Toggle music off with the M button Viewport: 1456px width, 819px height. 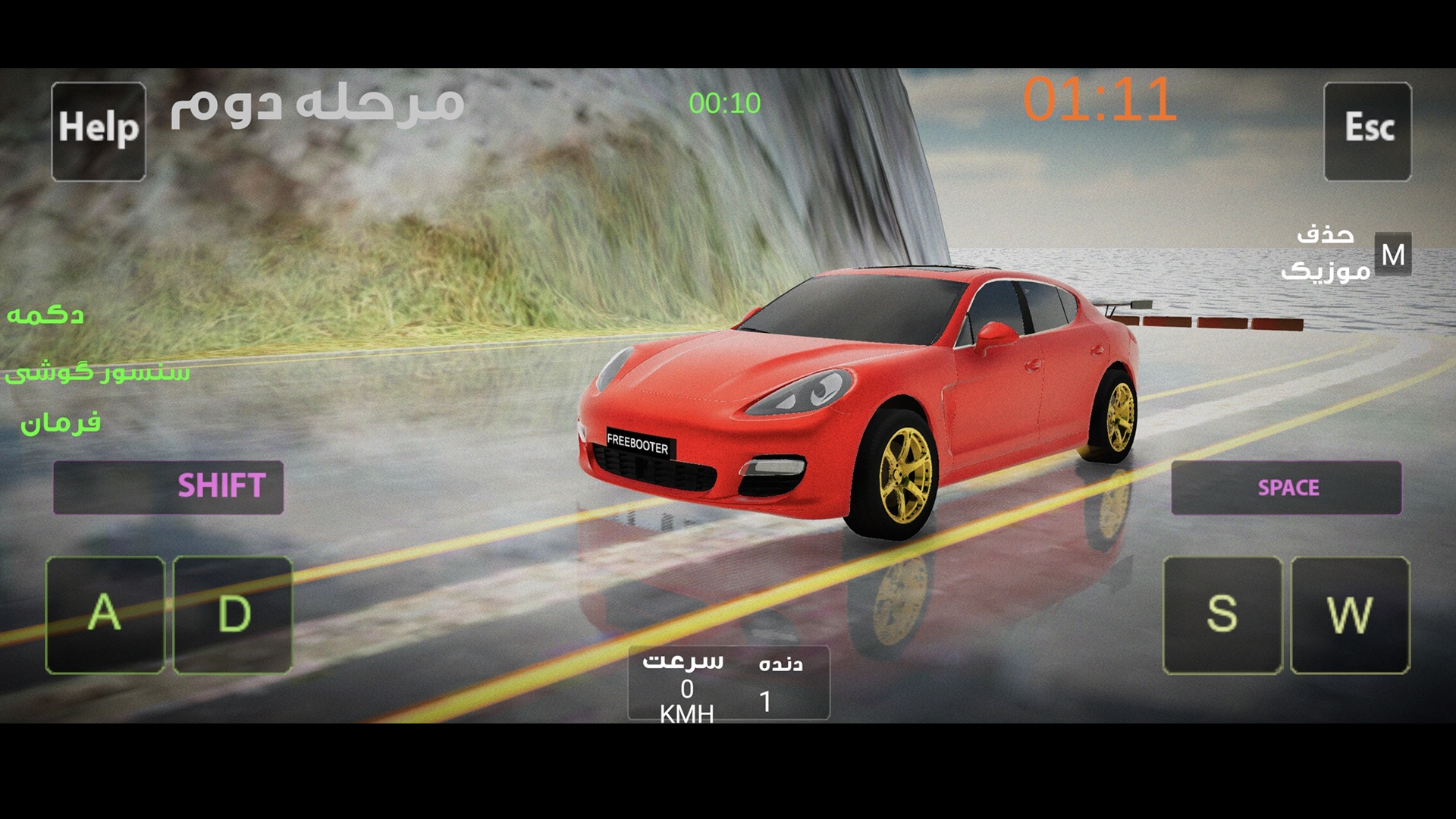1392,255
